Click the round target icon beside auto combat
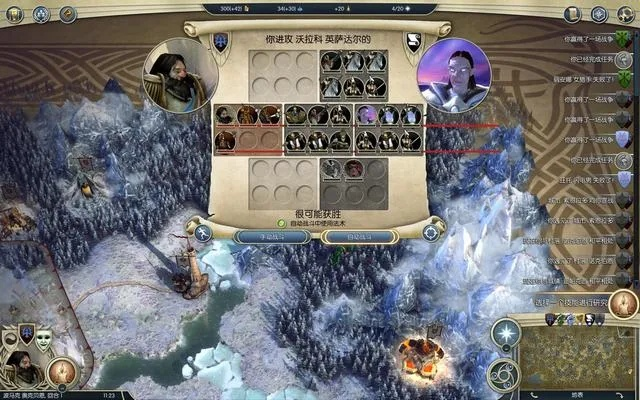 432,234
